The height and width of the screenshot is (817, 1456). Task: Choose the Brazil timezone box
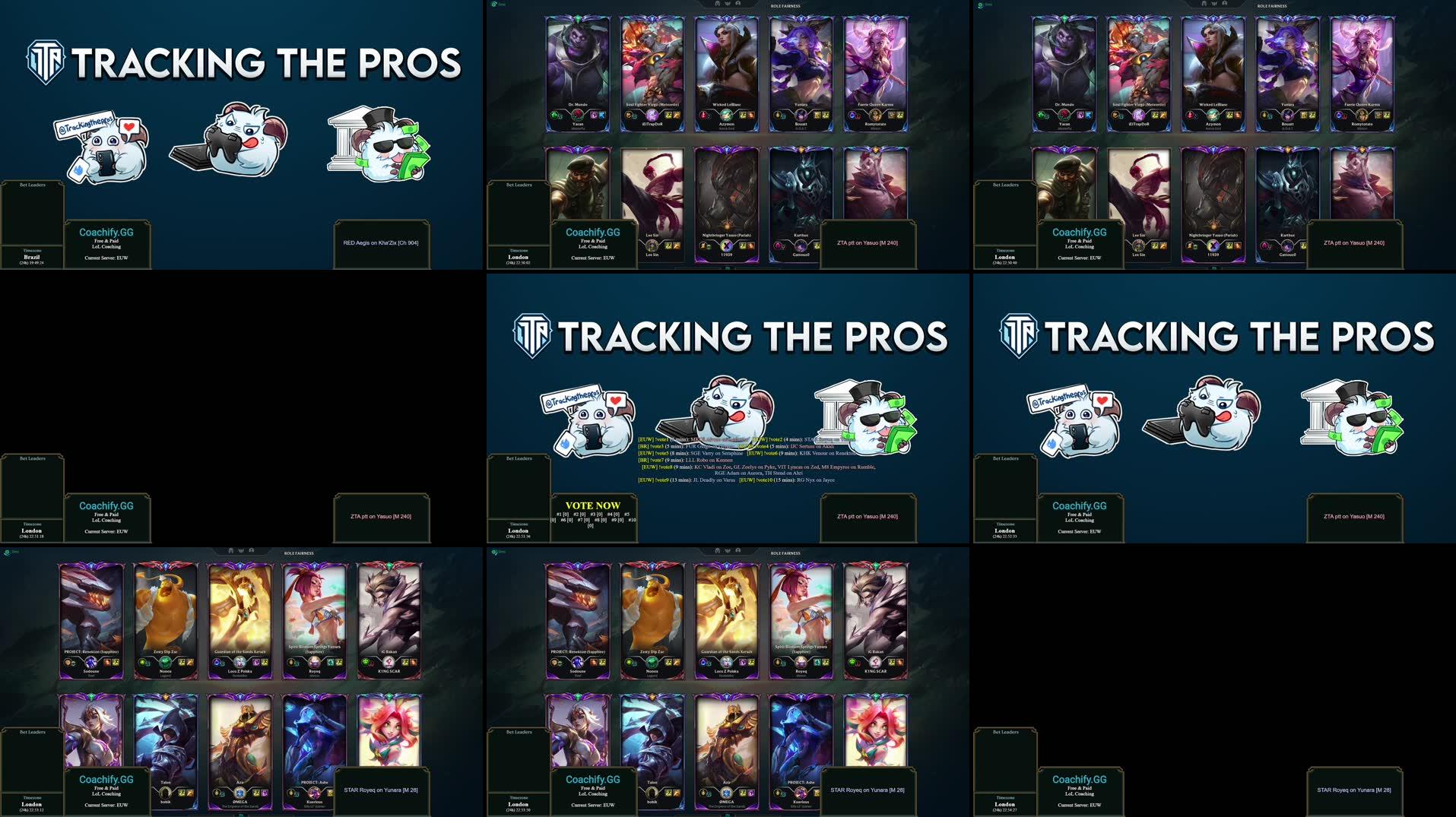(32, 257)
